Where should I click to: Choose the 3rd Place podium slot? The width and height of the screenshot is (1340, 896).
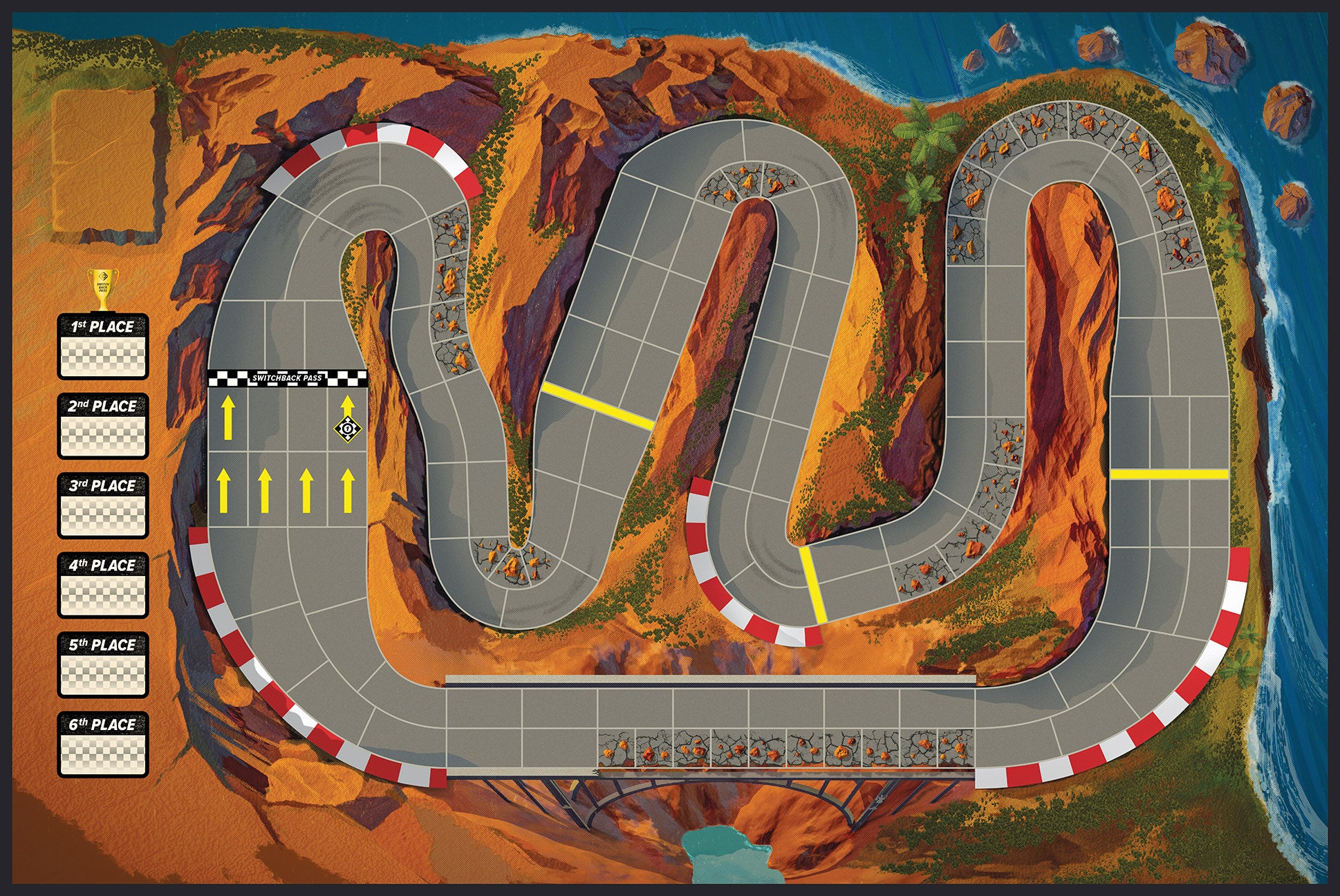(x=103, y=505)
